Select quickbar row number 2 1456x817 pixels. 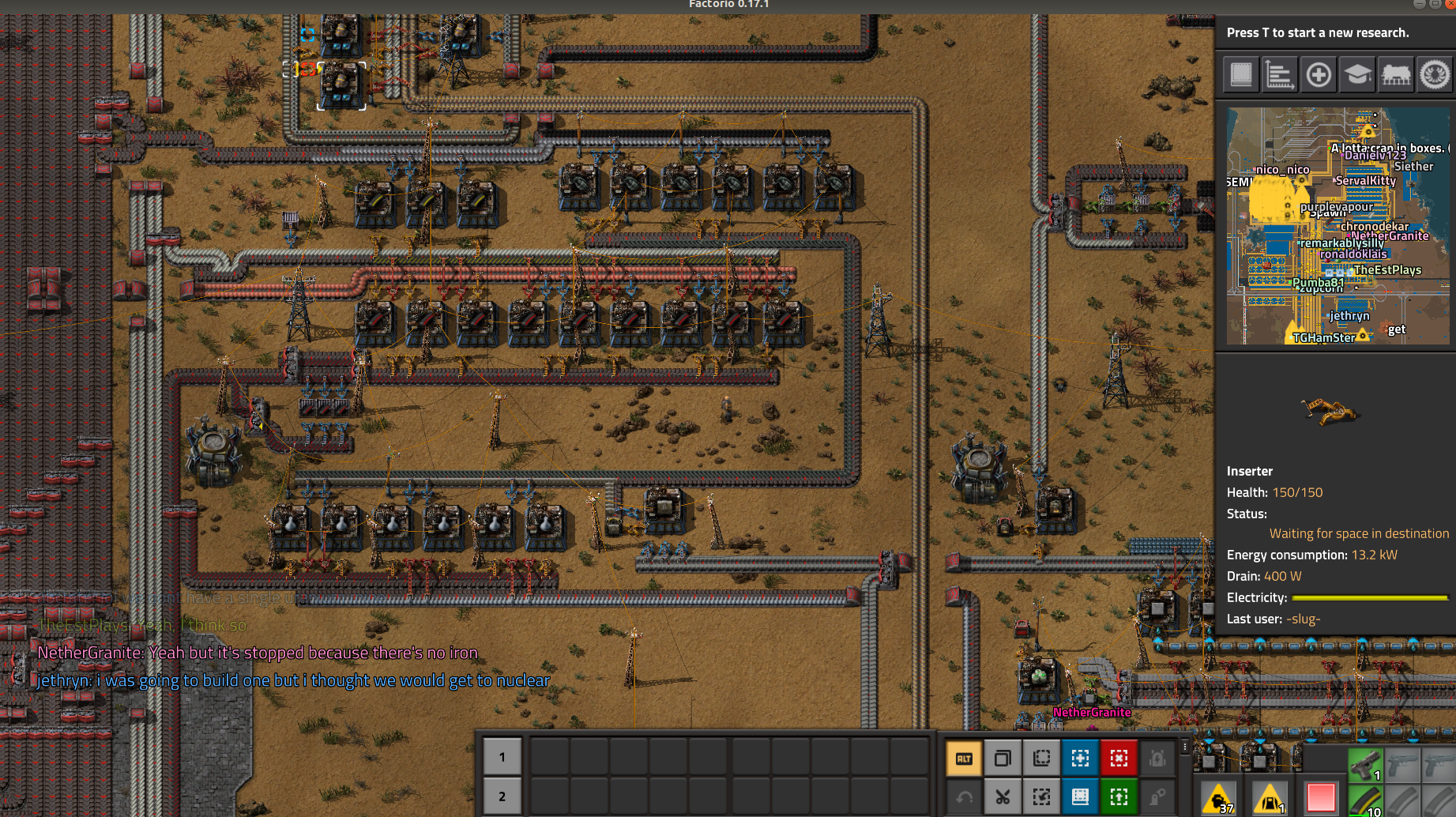502,796
